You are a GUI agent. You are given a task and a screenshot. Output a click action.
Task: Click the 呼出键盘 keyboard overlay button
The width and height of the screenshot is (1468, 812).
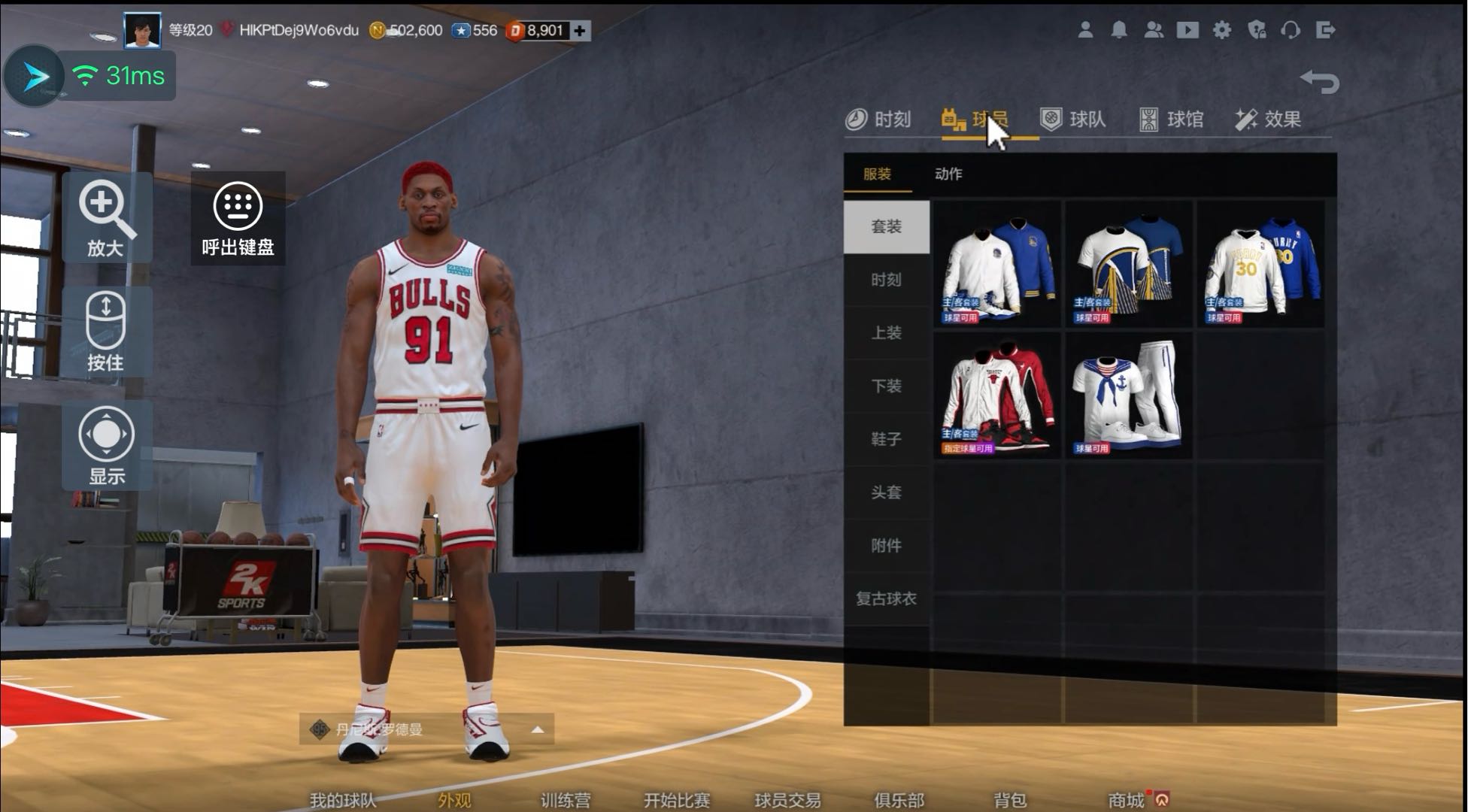coord(238,218)
